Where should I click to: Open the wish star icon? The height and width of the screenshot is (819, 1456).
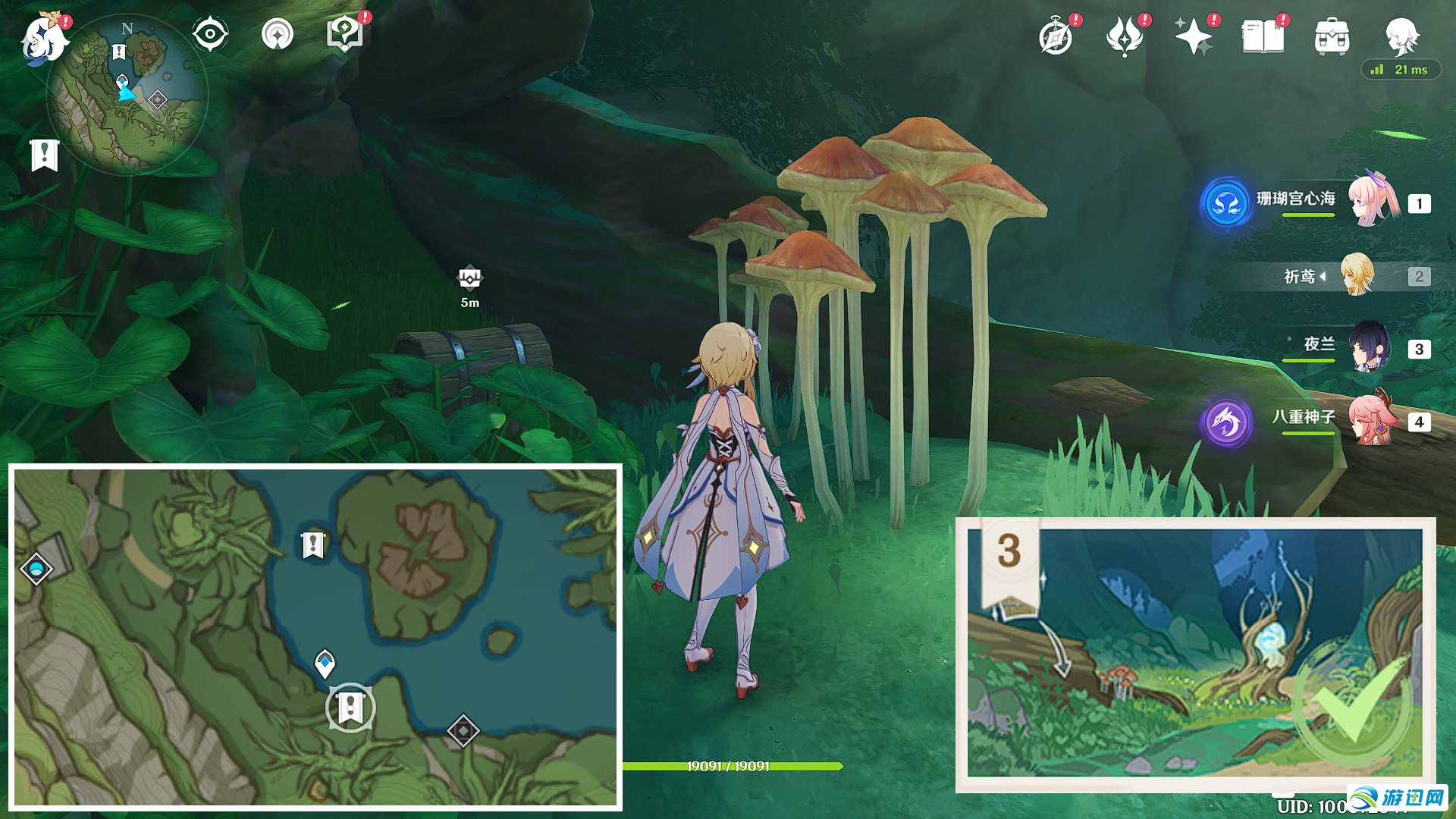(x=1193, y=36)
